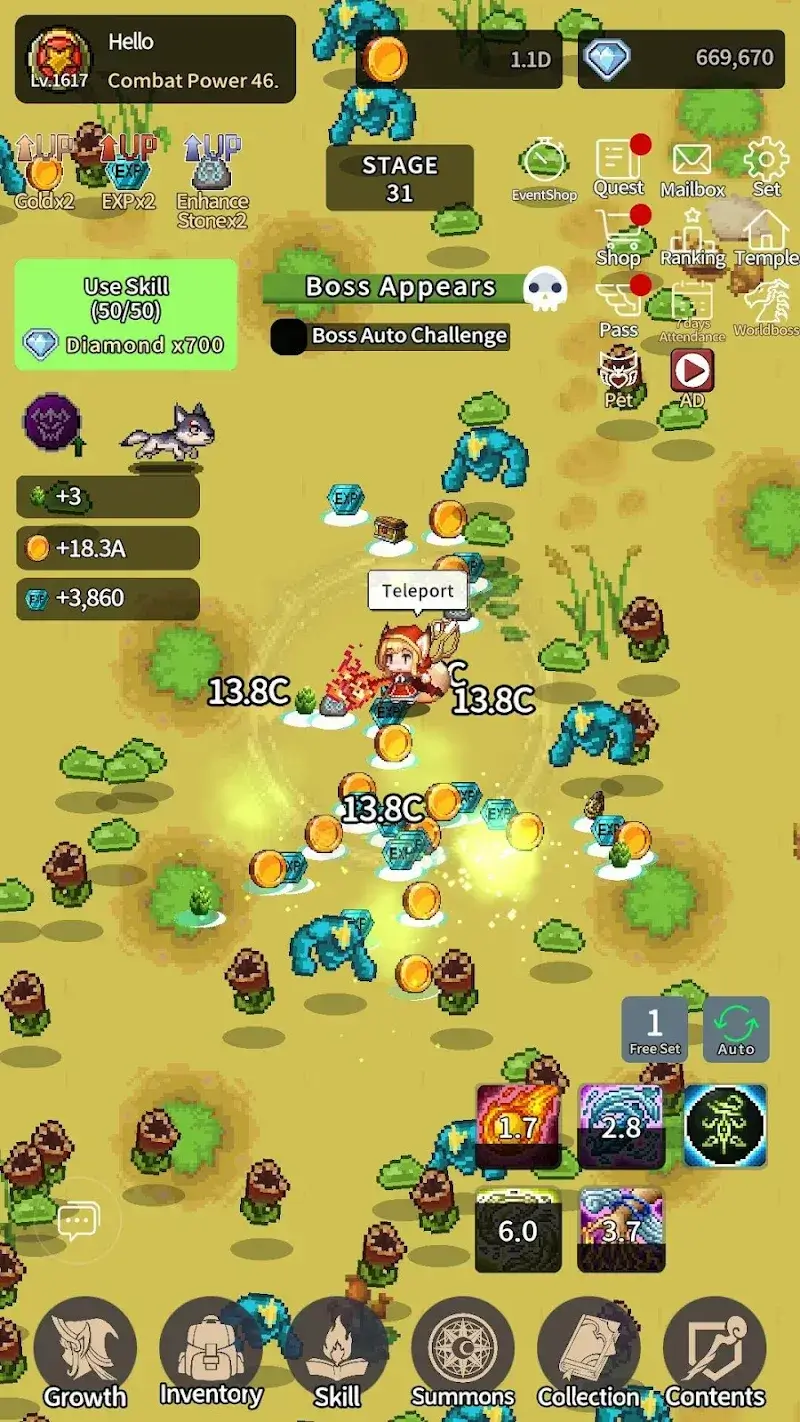Open the Set settings gear

pyautogui.click(x=766, y=166)
